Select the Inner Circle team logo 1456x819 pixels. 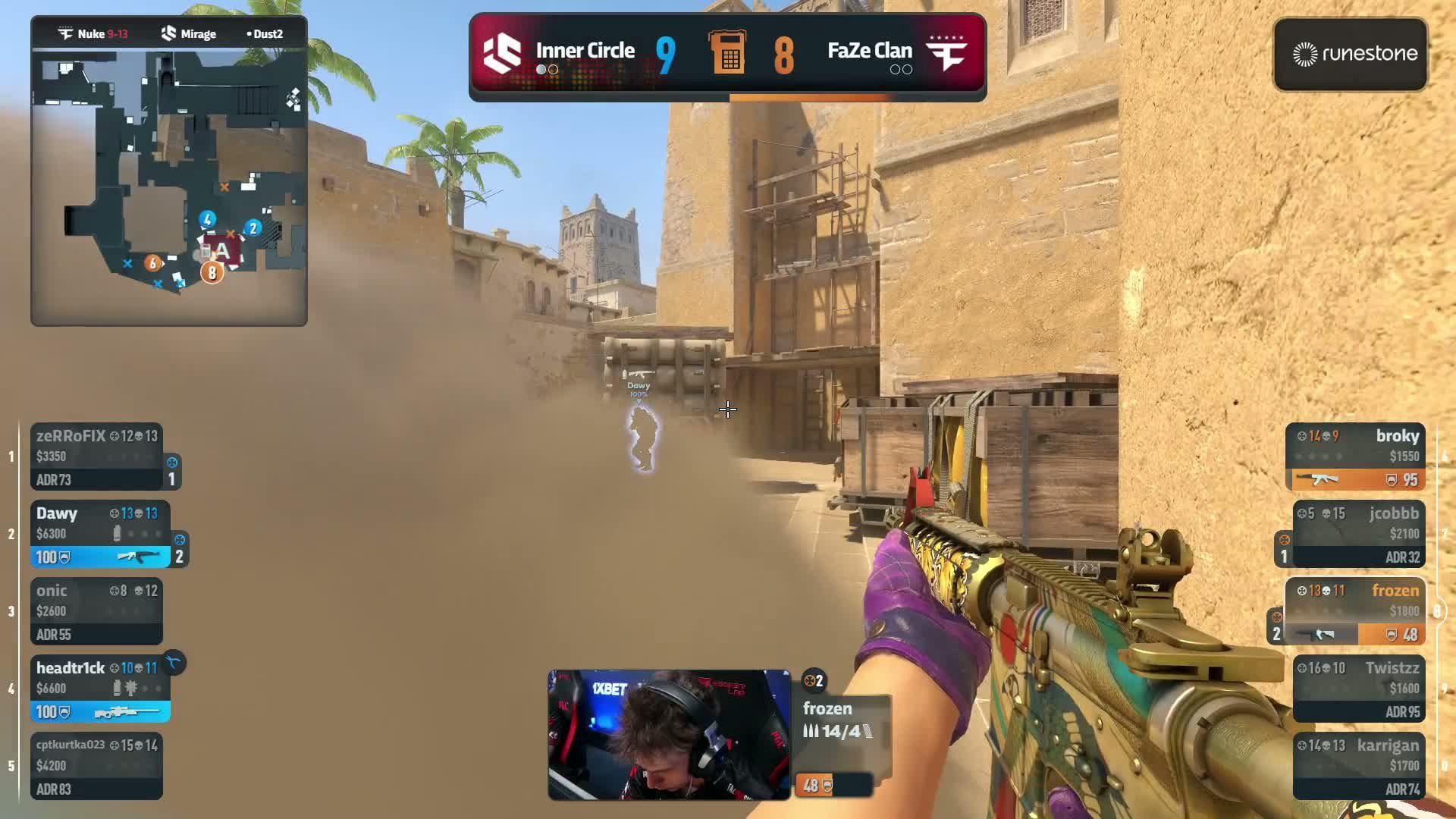pyautogui.click(x=502, y=53)
